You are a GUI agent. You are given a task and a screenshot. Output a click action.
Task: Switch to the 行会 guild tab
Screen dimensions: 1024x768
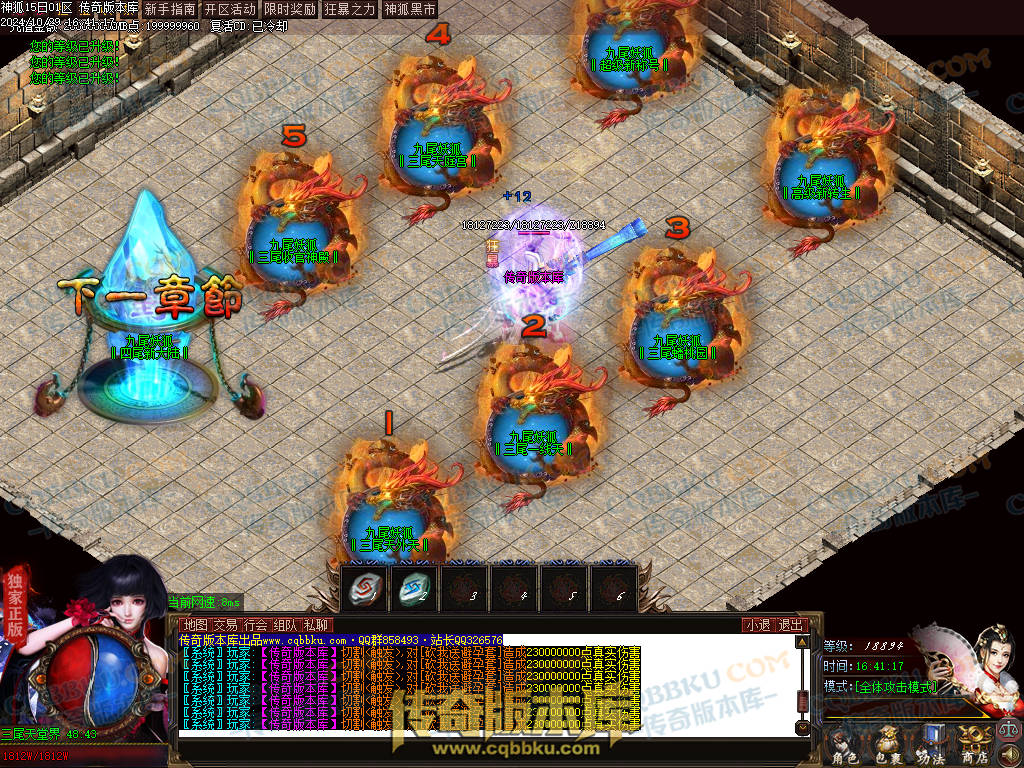pos(256,625)
